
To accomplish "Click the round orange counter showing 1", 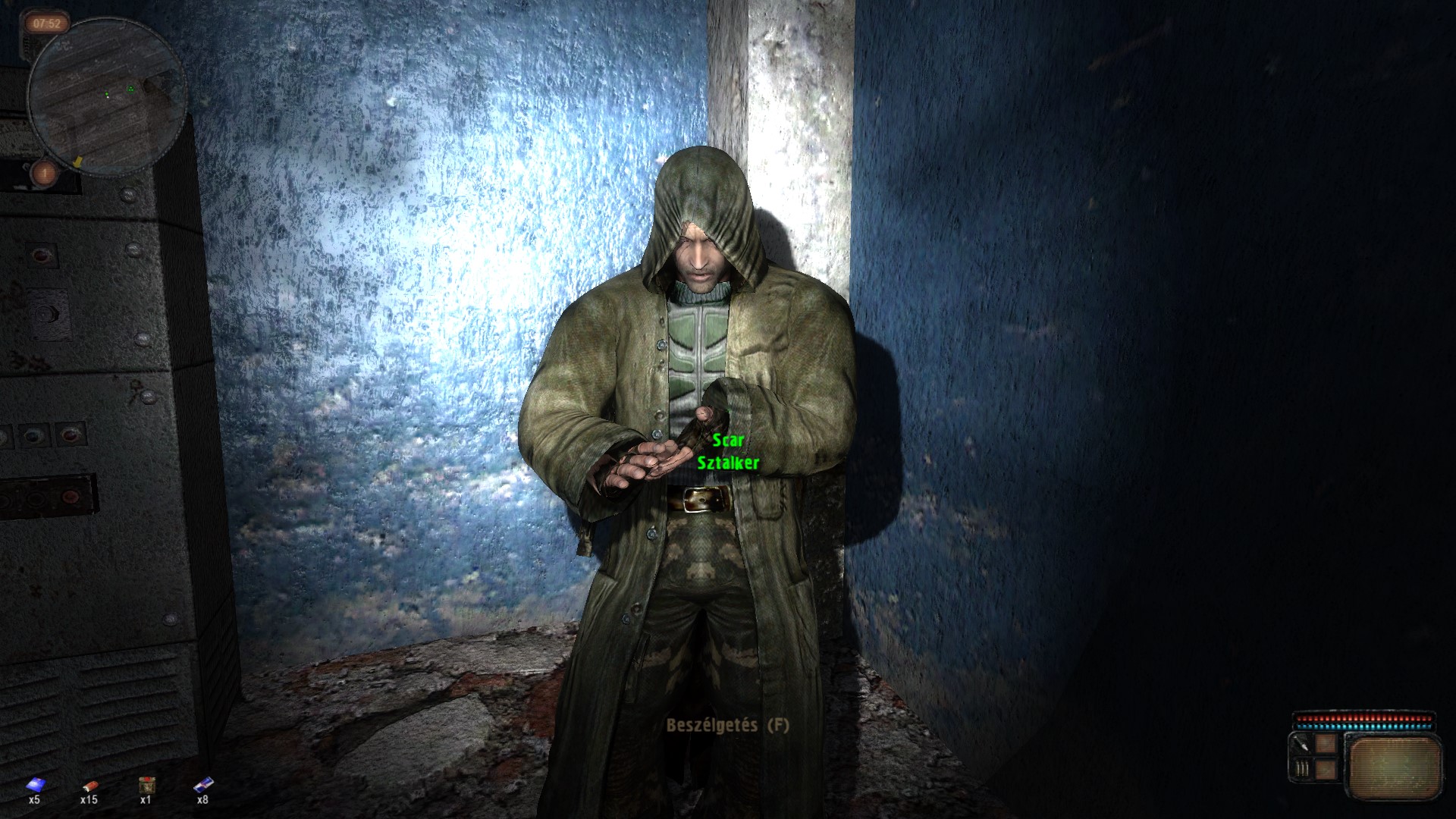I will coord(44,173).
